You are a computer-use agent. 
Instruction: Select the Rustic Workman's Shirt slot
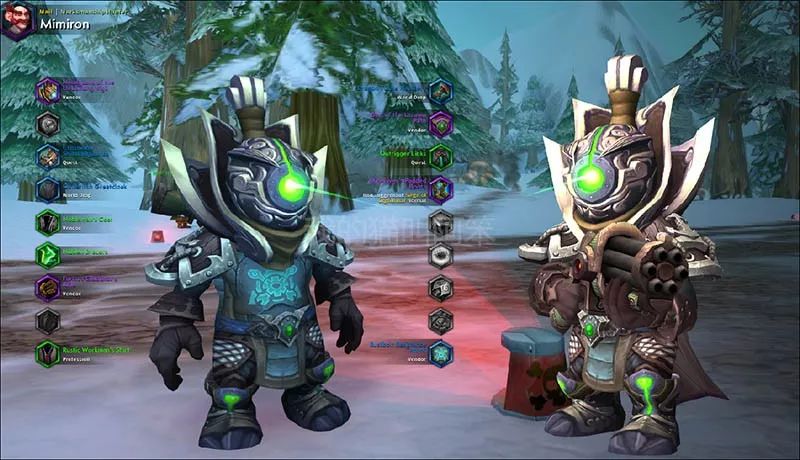coord(48,352)
